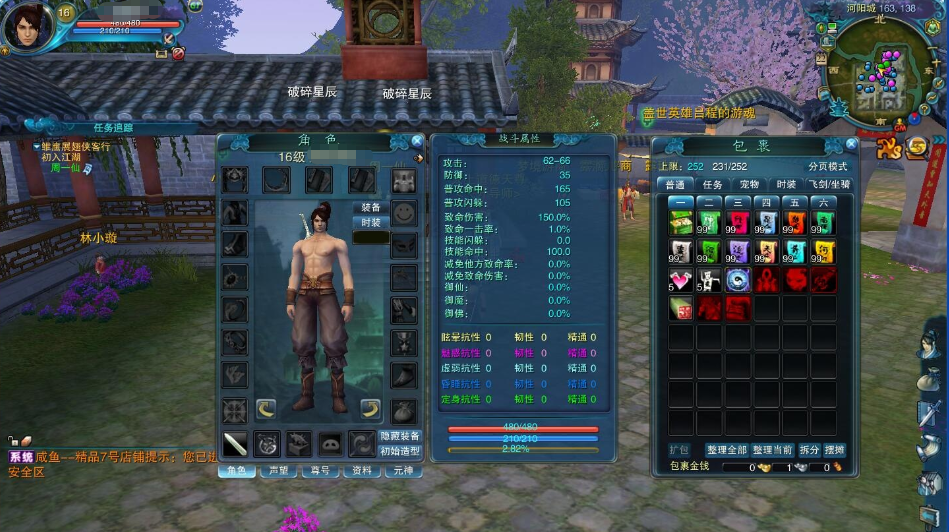The height and width of the screenshot is (532, 949).
Task: Click 整理全部 to sort all bag items
Action: point(729,450)
